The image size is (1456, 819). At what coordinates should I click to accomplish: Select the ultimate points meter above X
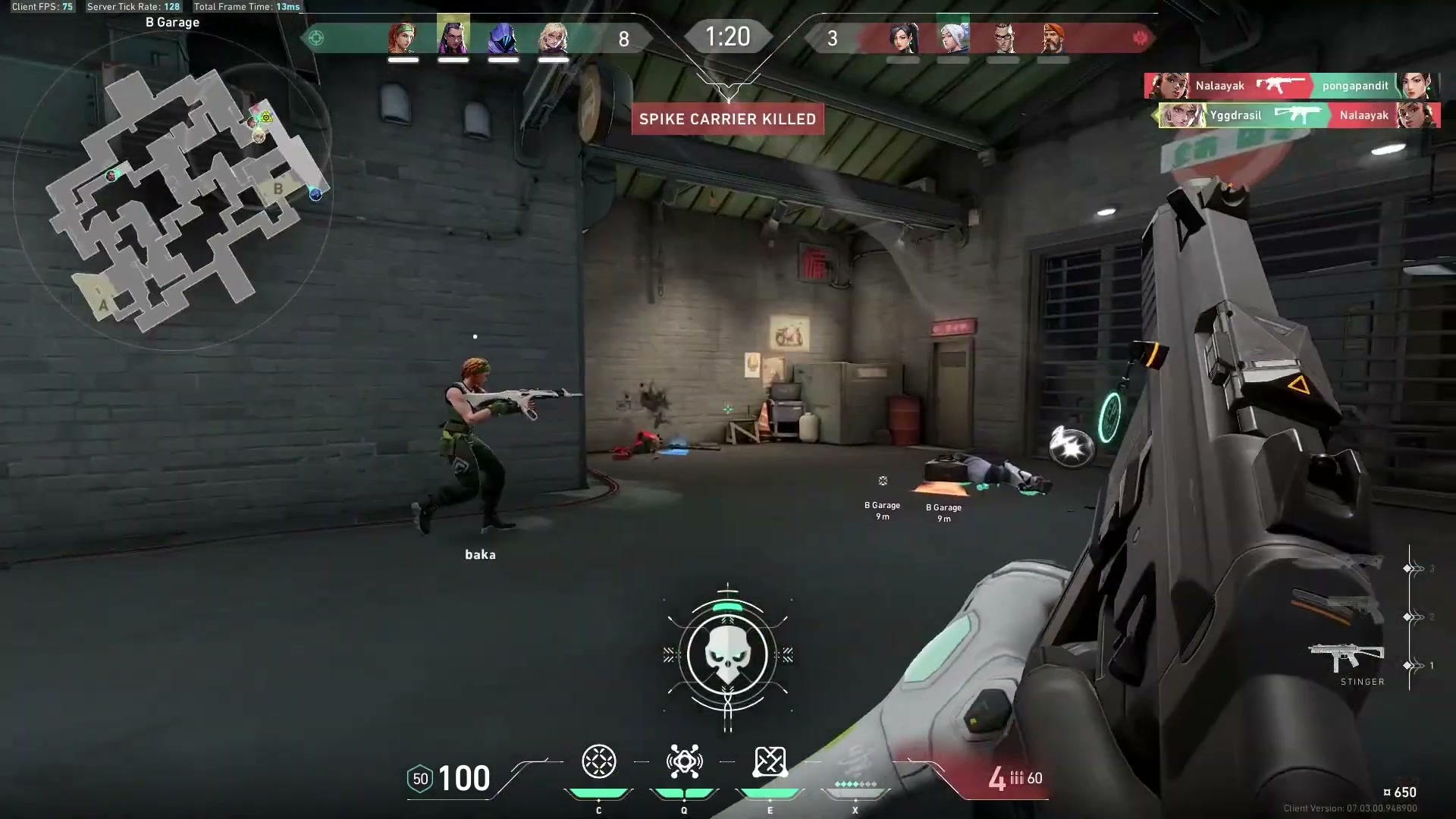855,785
